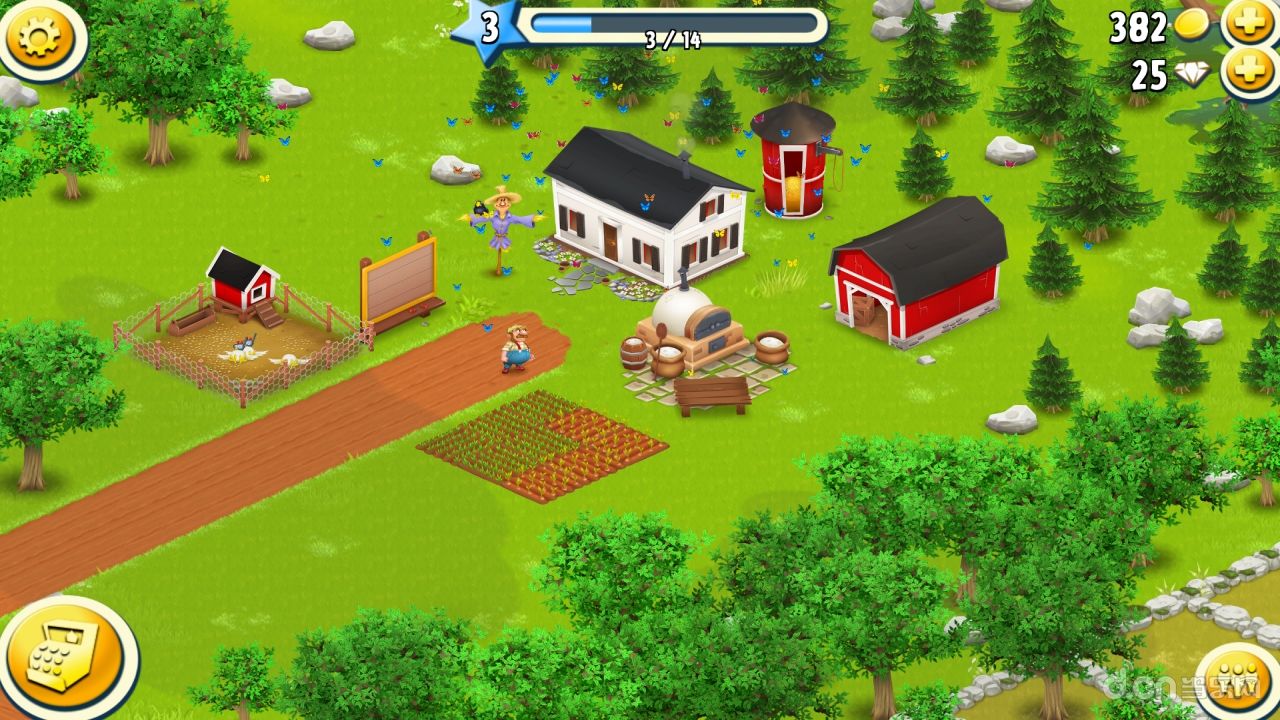Open the friends button with three figures

[1238, 685]
